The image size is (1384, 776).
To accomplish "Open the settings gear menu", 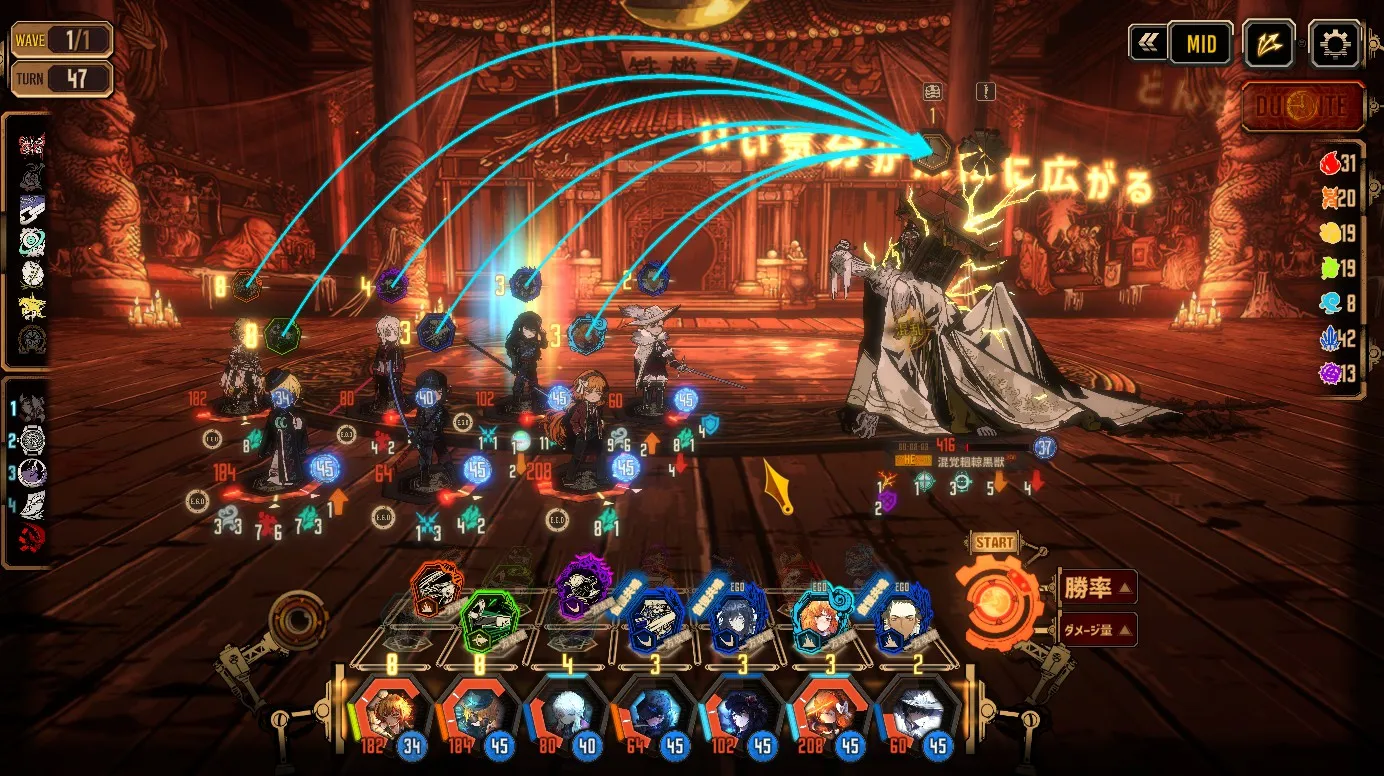I will (x=1334, y=44).
